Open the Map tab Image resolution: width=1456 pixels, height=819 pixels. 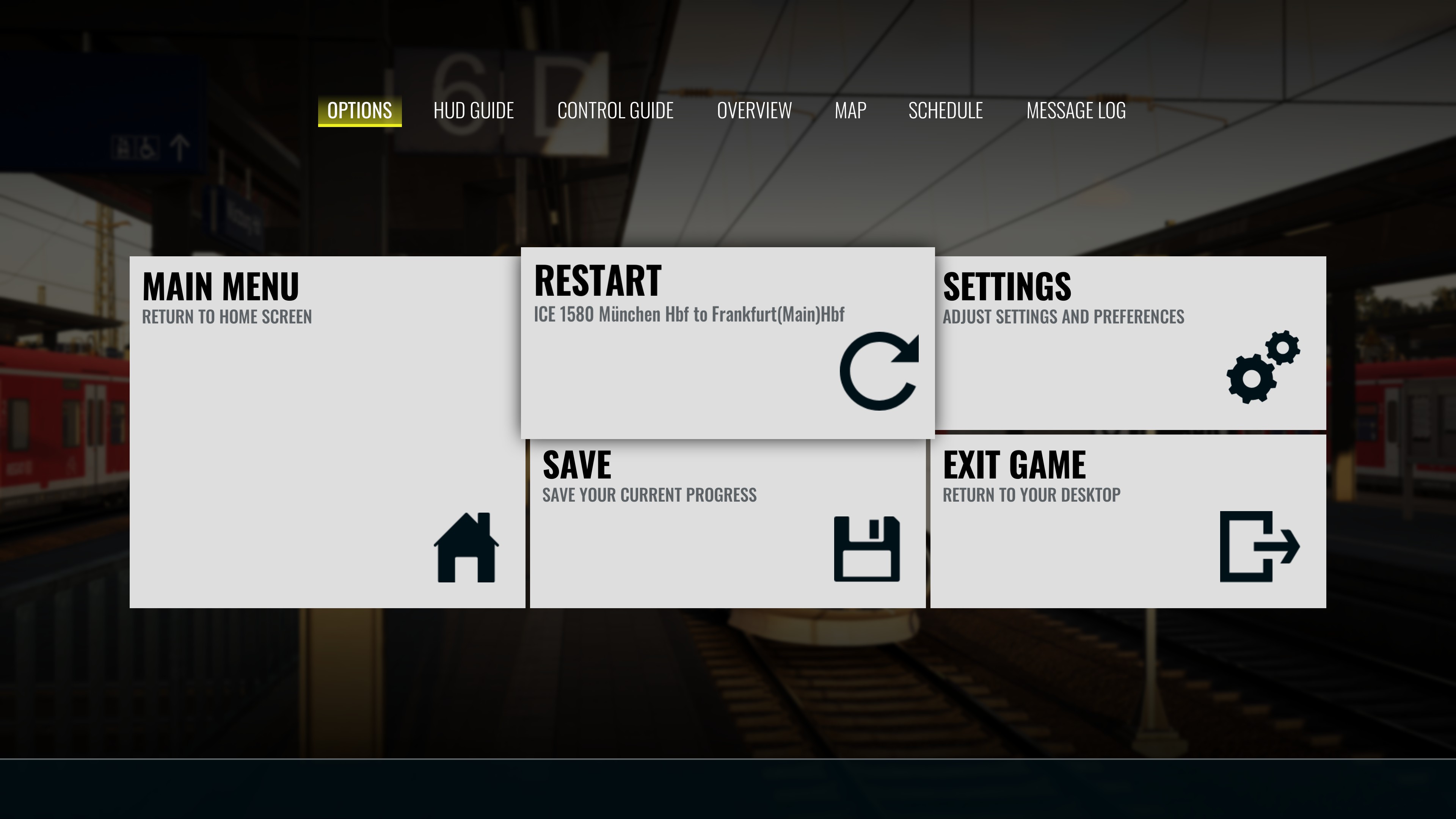coord(850,111)
